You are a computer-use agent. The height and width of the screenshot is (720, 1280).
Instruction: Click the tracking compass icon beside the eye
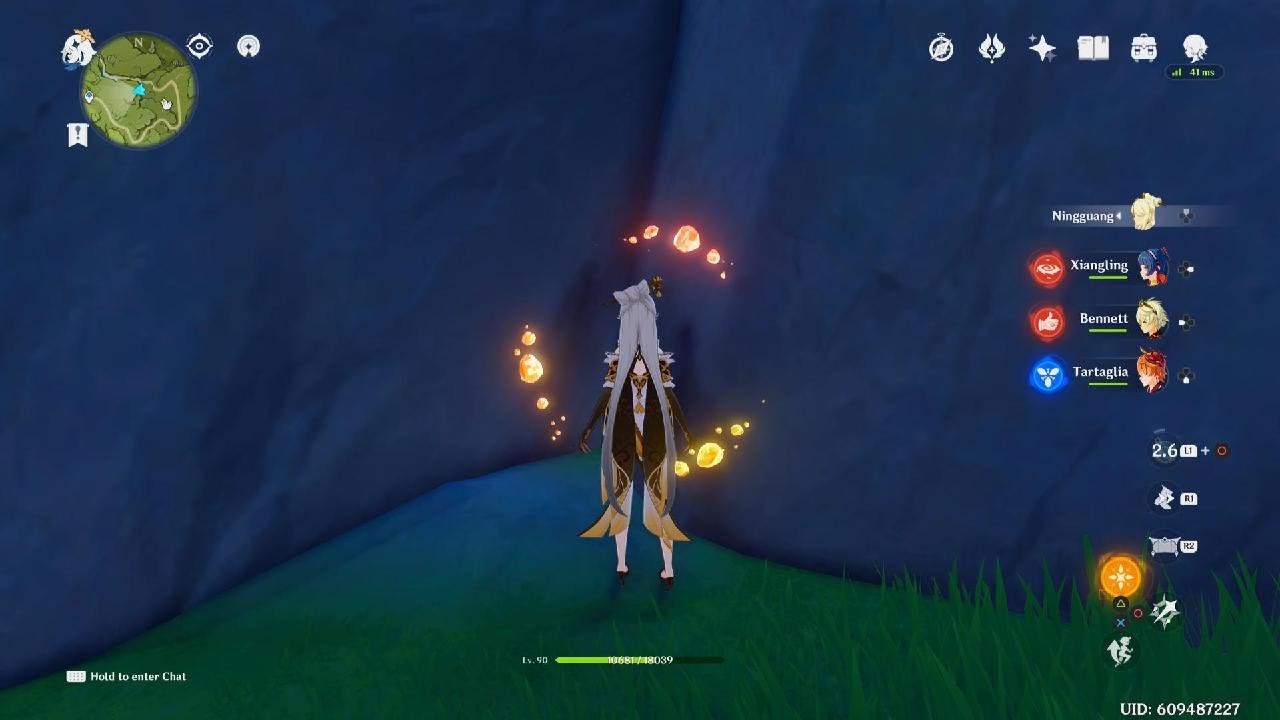coord(248,46)
